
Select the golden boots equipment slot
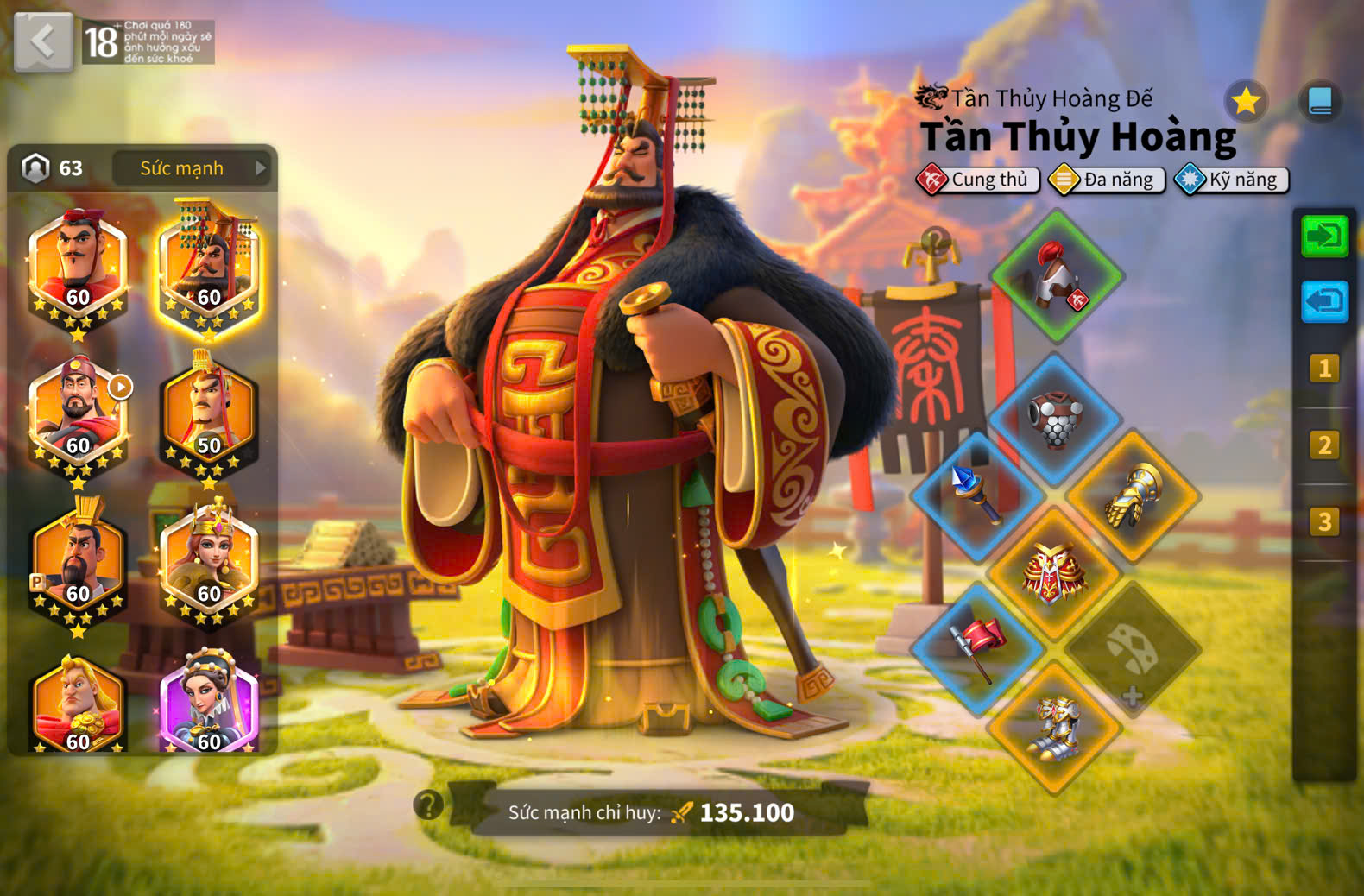[1055, 727]
